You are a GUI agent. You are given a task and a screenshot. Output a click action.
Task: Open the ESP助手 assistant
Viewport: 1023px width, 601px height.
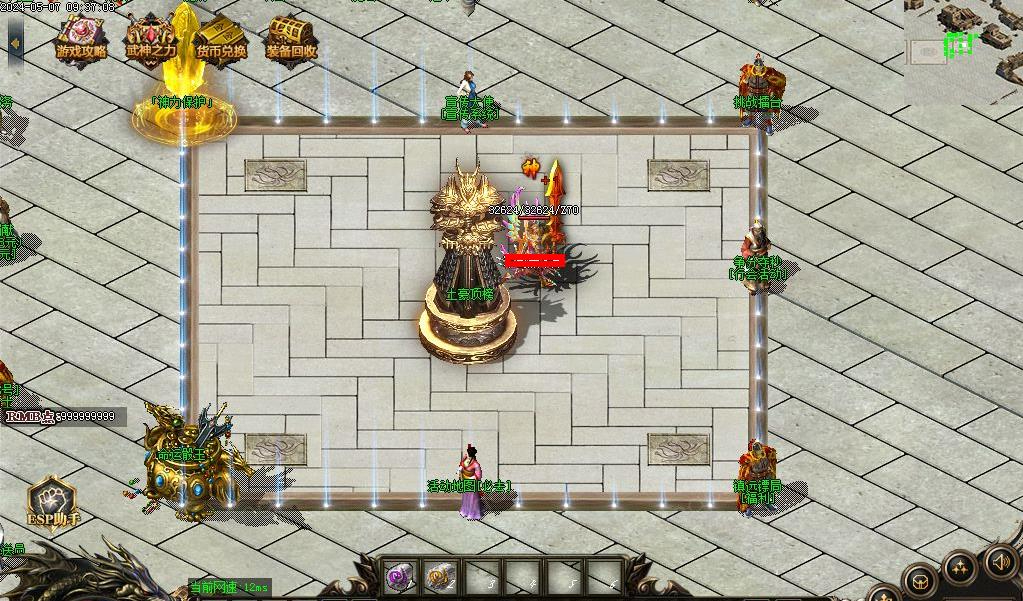click(x=51, y=500)
